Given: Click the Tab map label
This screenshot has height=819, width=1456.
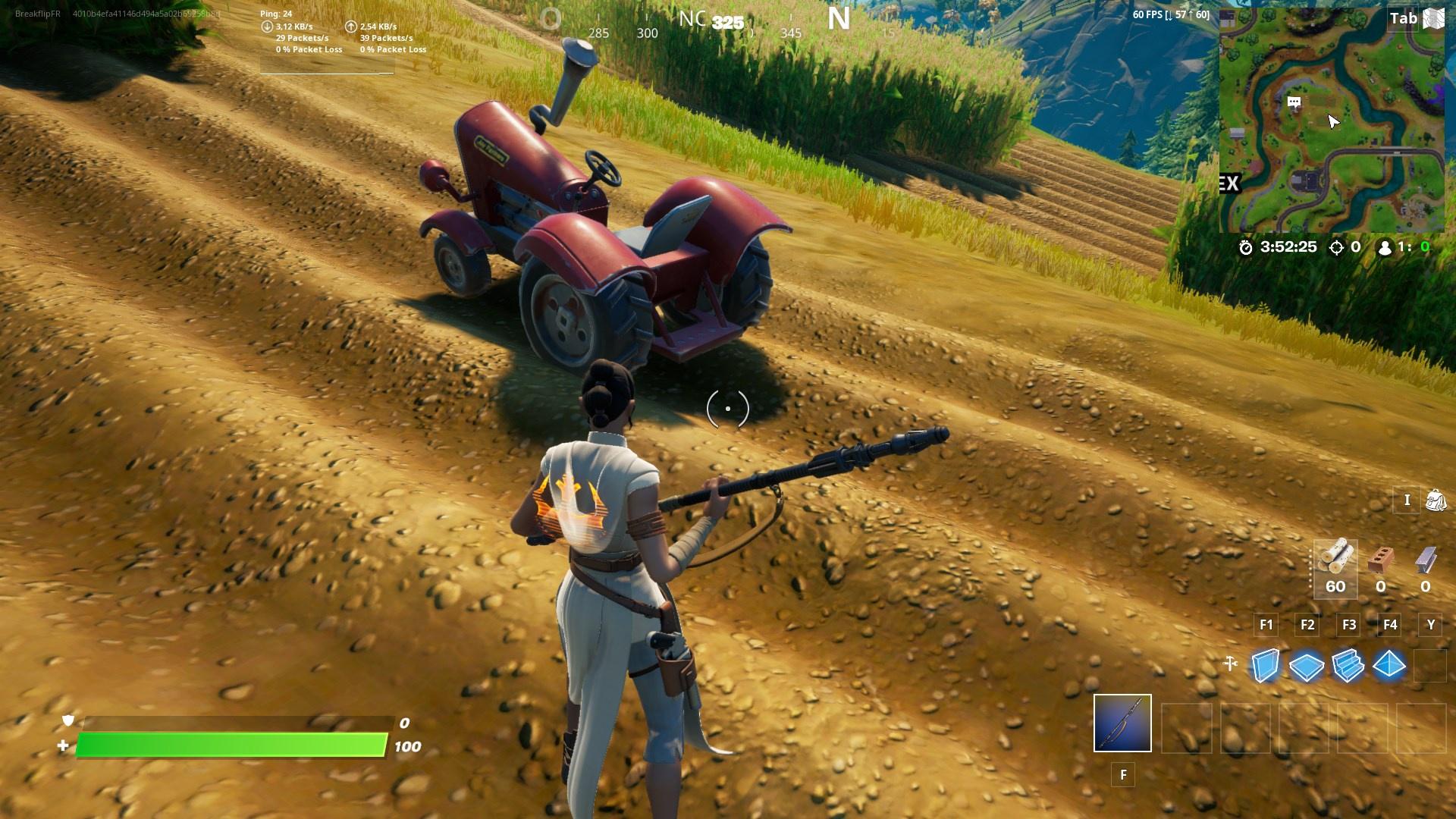Looking at the screenshot, I should [1404, 19].
